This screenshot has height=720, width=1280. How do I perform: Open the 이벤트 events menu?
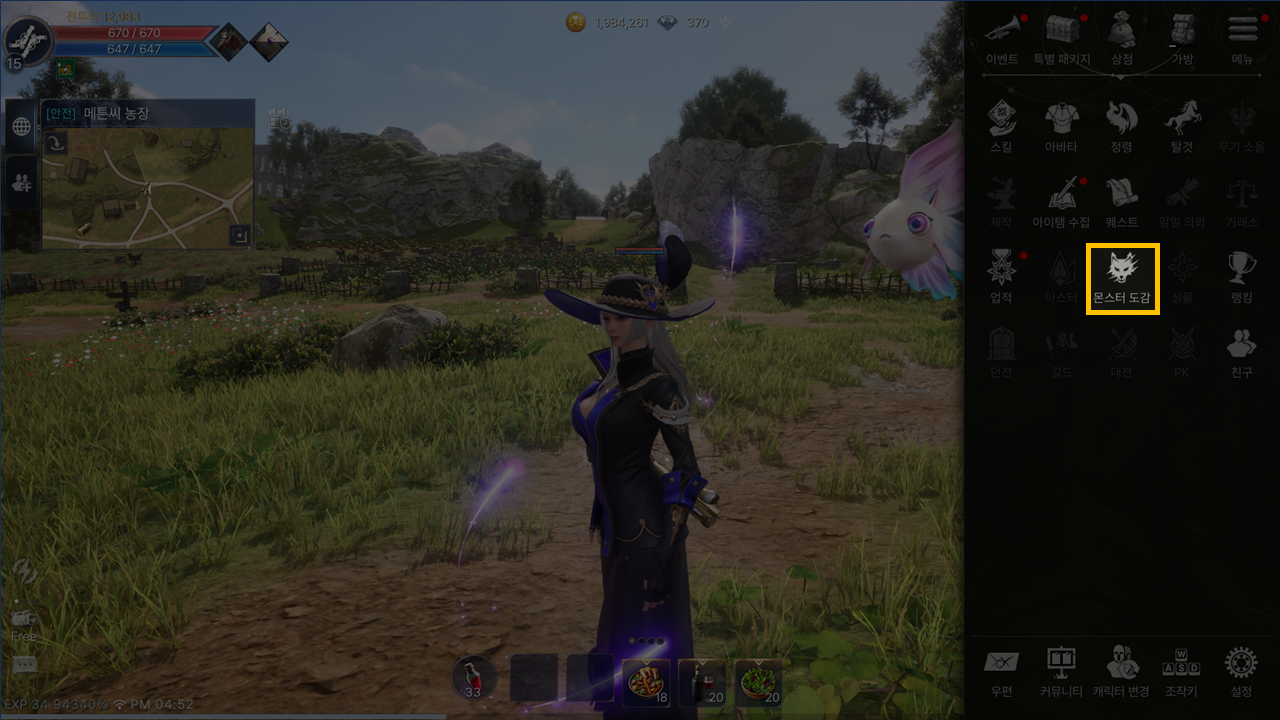1002,38
